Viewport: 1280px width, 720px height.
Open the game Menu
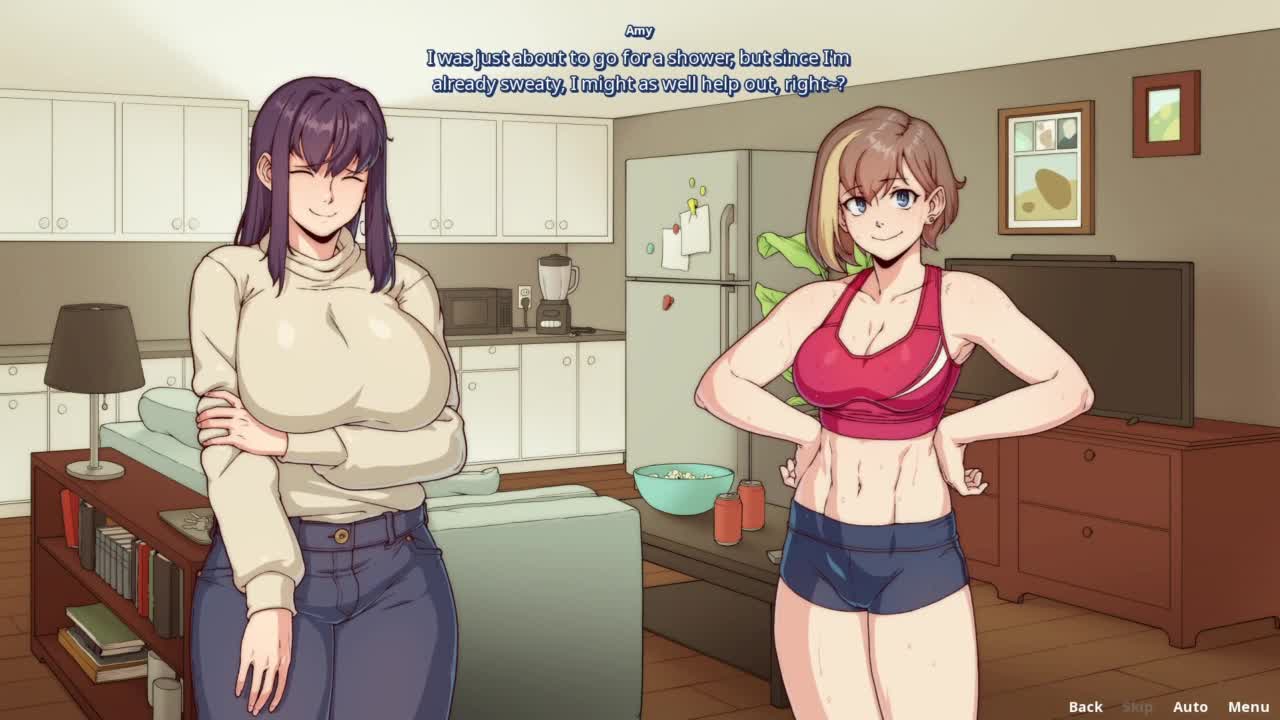[1248, 707]
